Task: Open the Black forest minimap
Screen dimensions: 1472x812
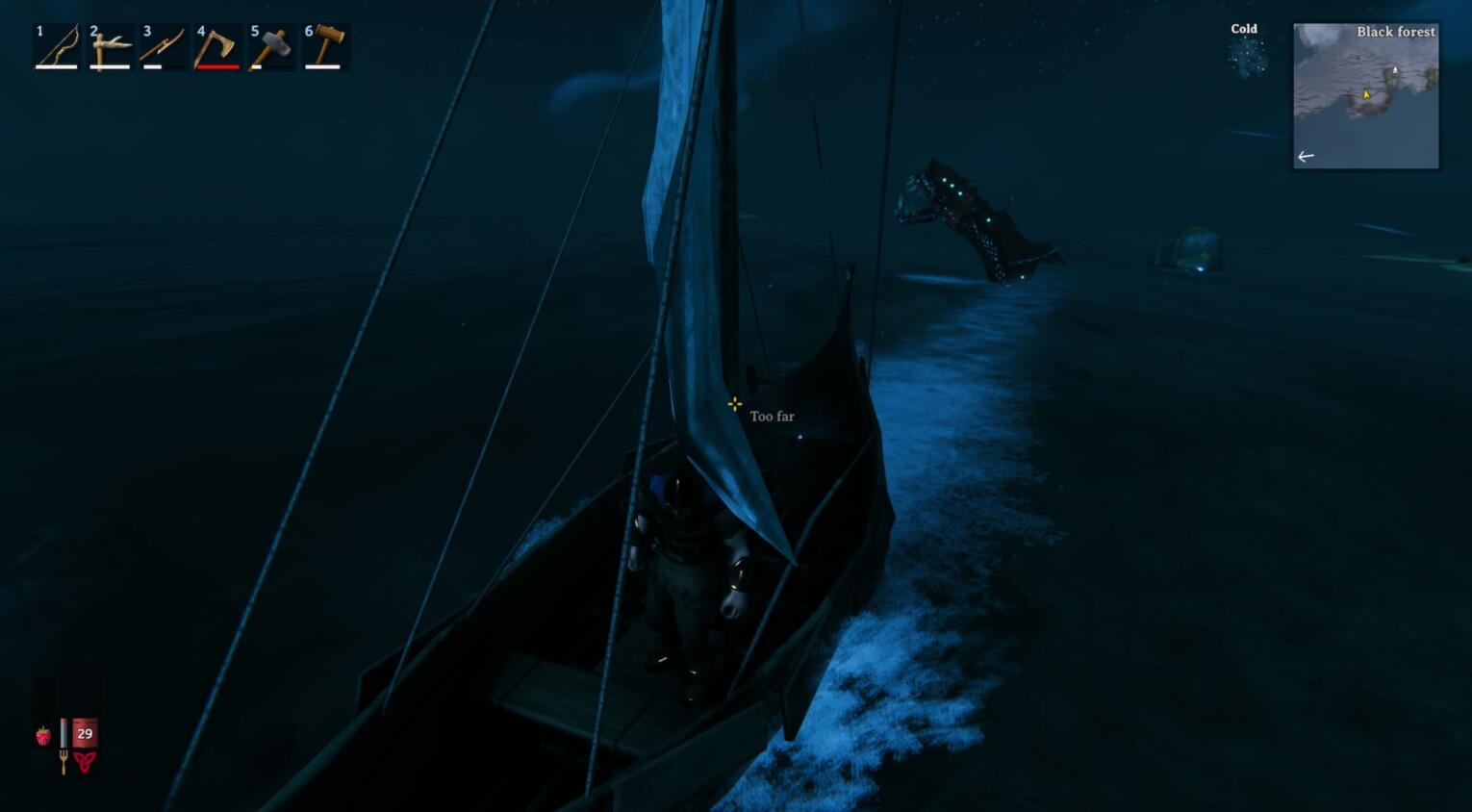Action: pos(1365,96)
